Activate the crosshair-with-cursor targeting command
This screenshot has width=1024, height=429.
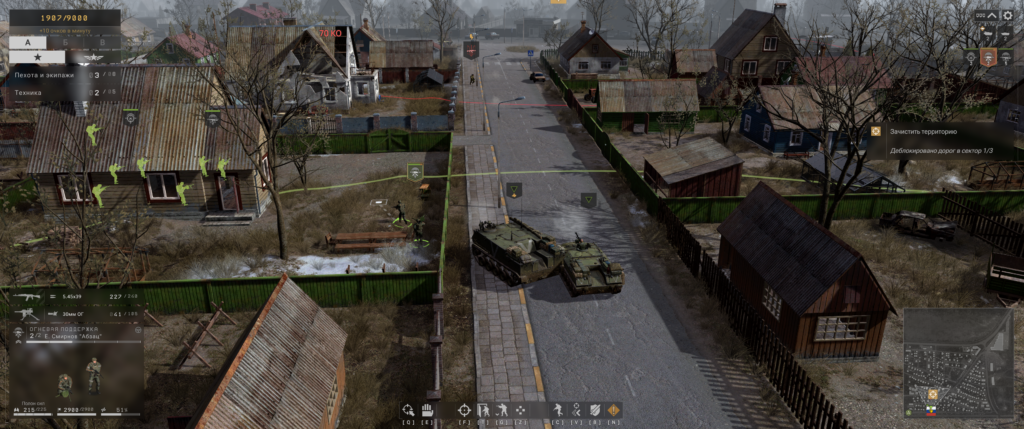[407, 409]
